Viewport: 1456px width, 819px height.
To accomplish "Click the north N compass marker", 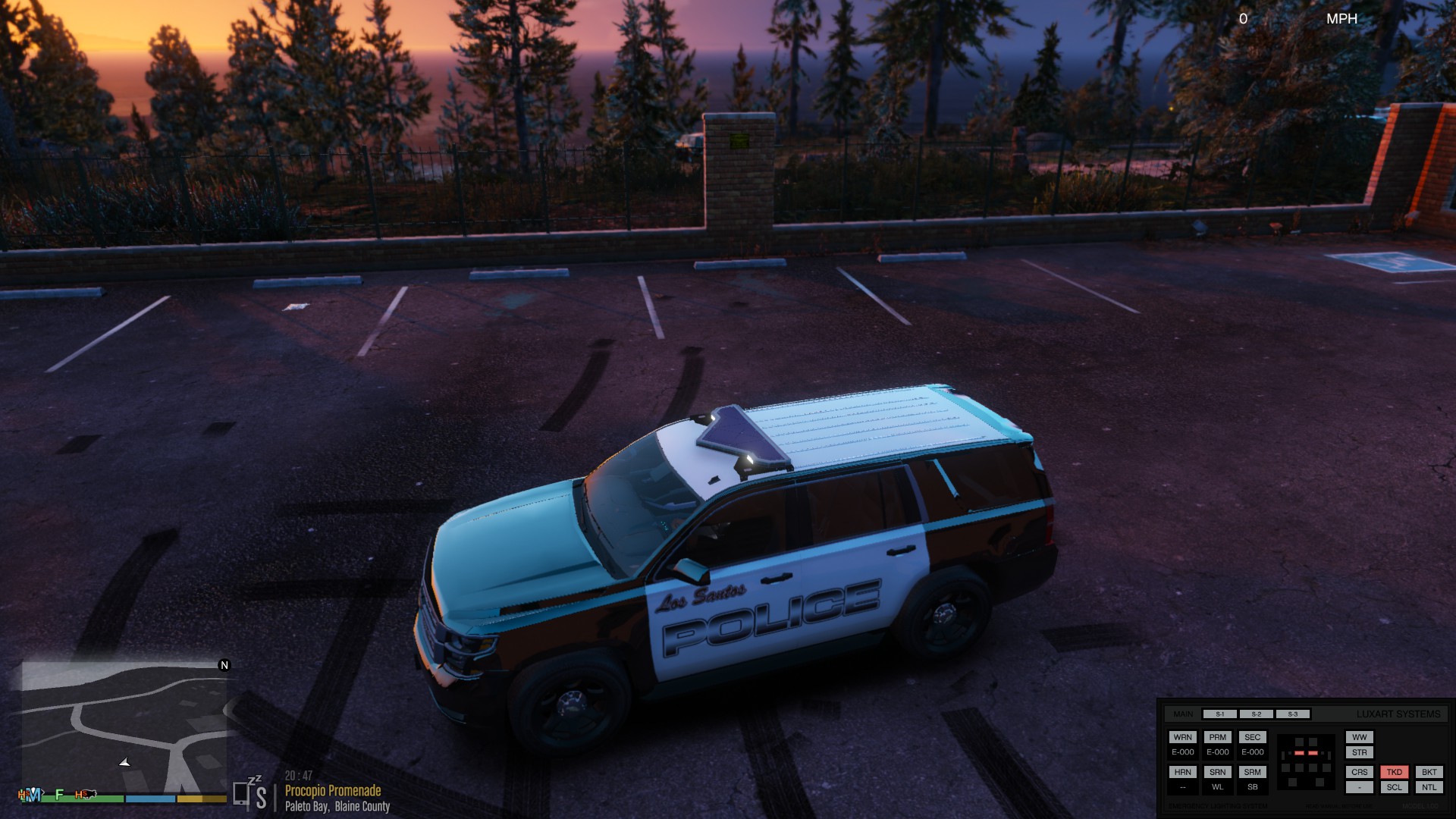I will (224, 665).
